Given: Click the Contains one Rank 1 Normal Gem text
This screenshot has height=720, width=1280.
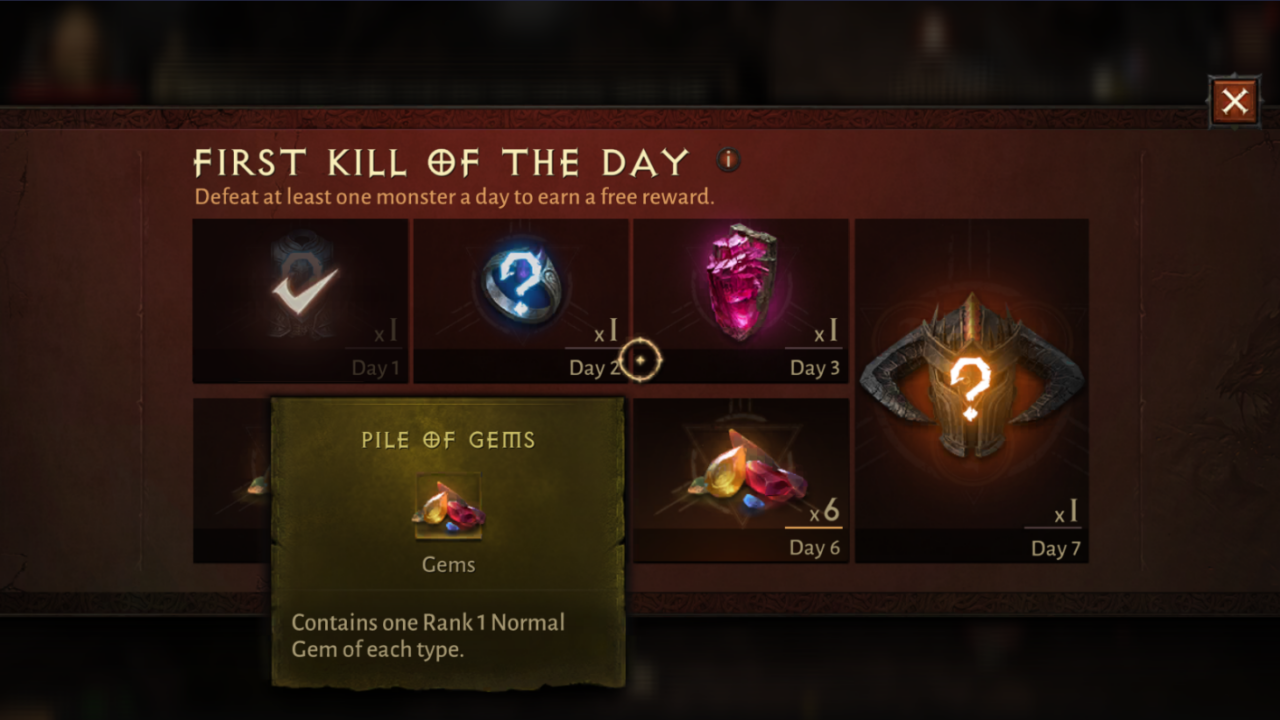Looking at the screenshot, I should click(x=428, y=635).
